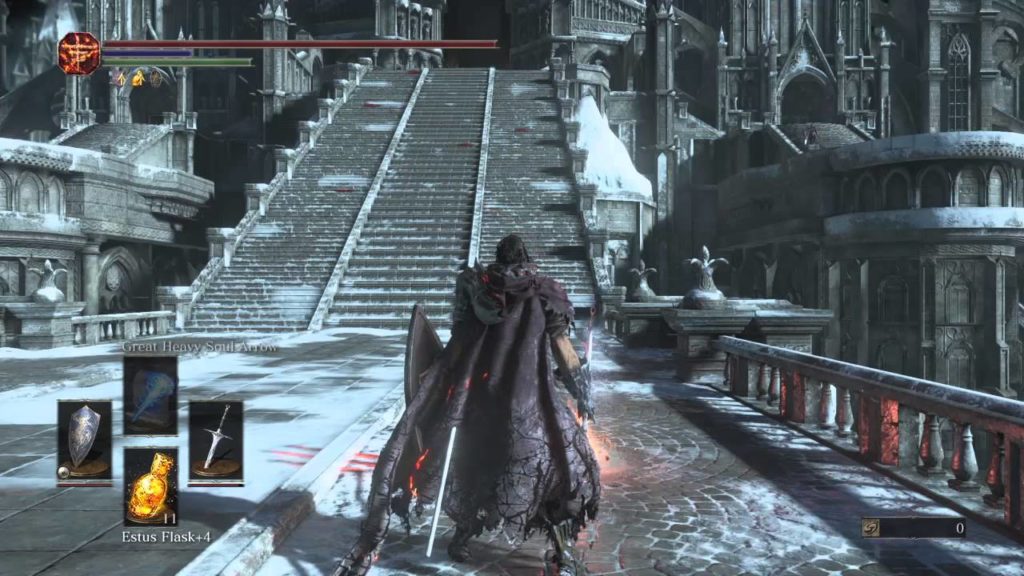Select the right-hand sword slot
Viewport: 1024px width, 576px height.
[x=215, y=439]
